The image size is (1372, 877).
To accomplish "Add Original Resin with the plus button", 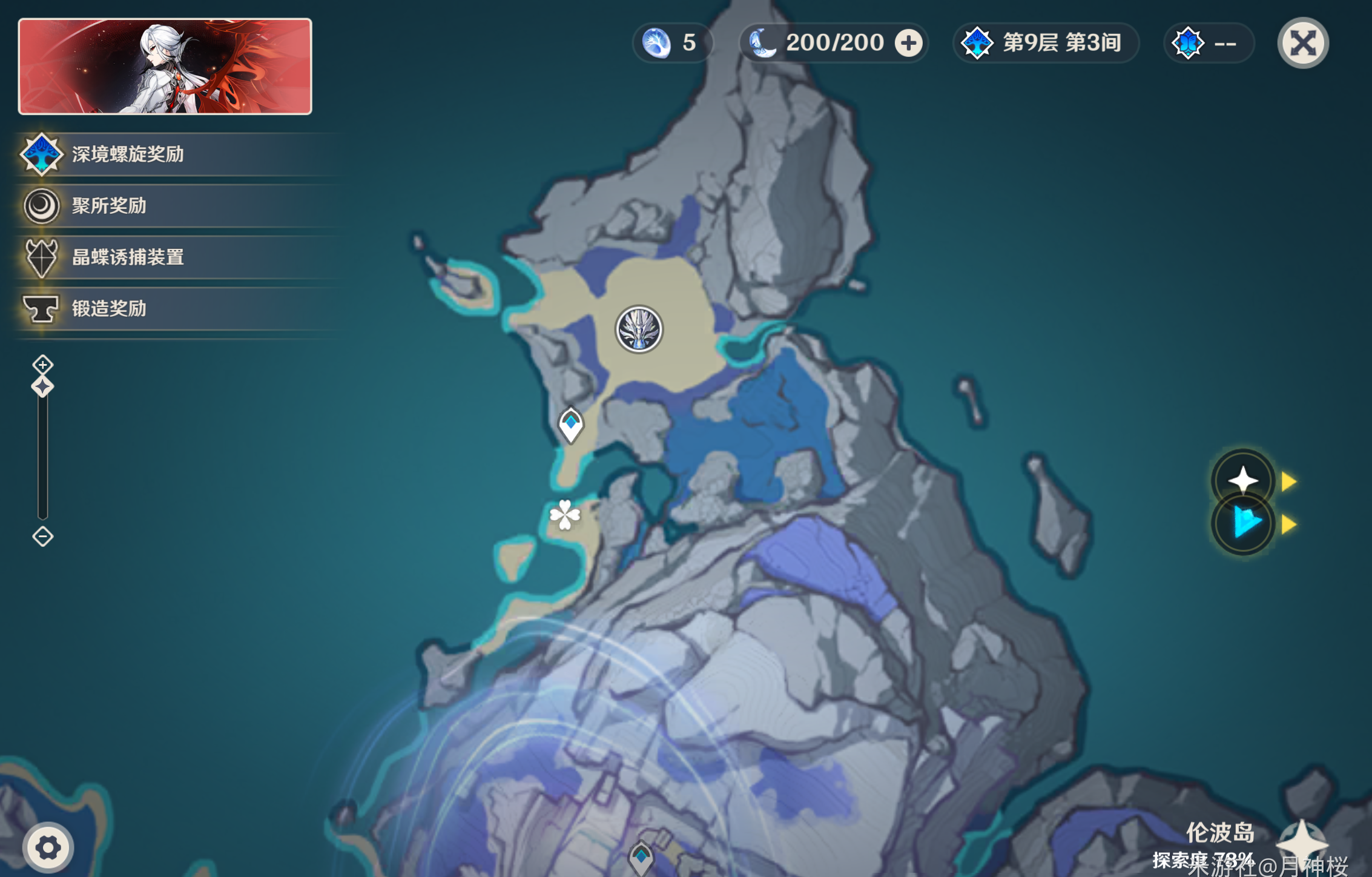I will (x=908, y=43).
